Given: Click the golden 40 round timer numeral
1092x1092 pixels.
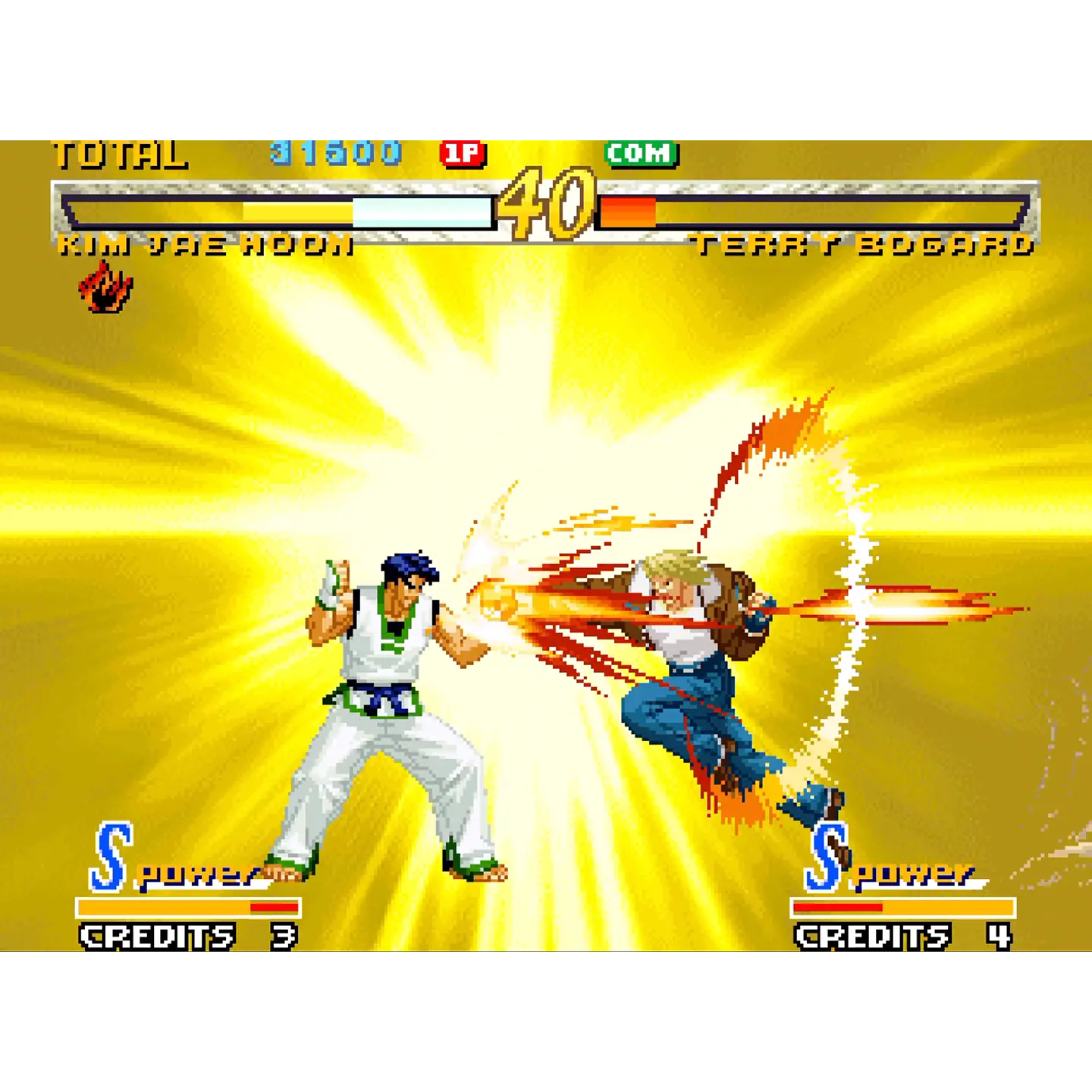Looking at the screenshot, I should pyautogui.click(x=548, y=201).
